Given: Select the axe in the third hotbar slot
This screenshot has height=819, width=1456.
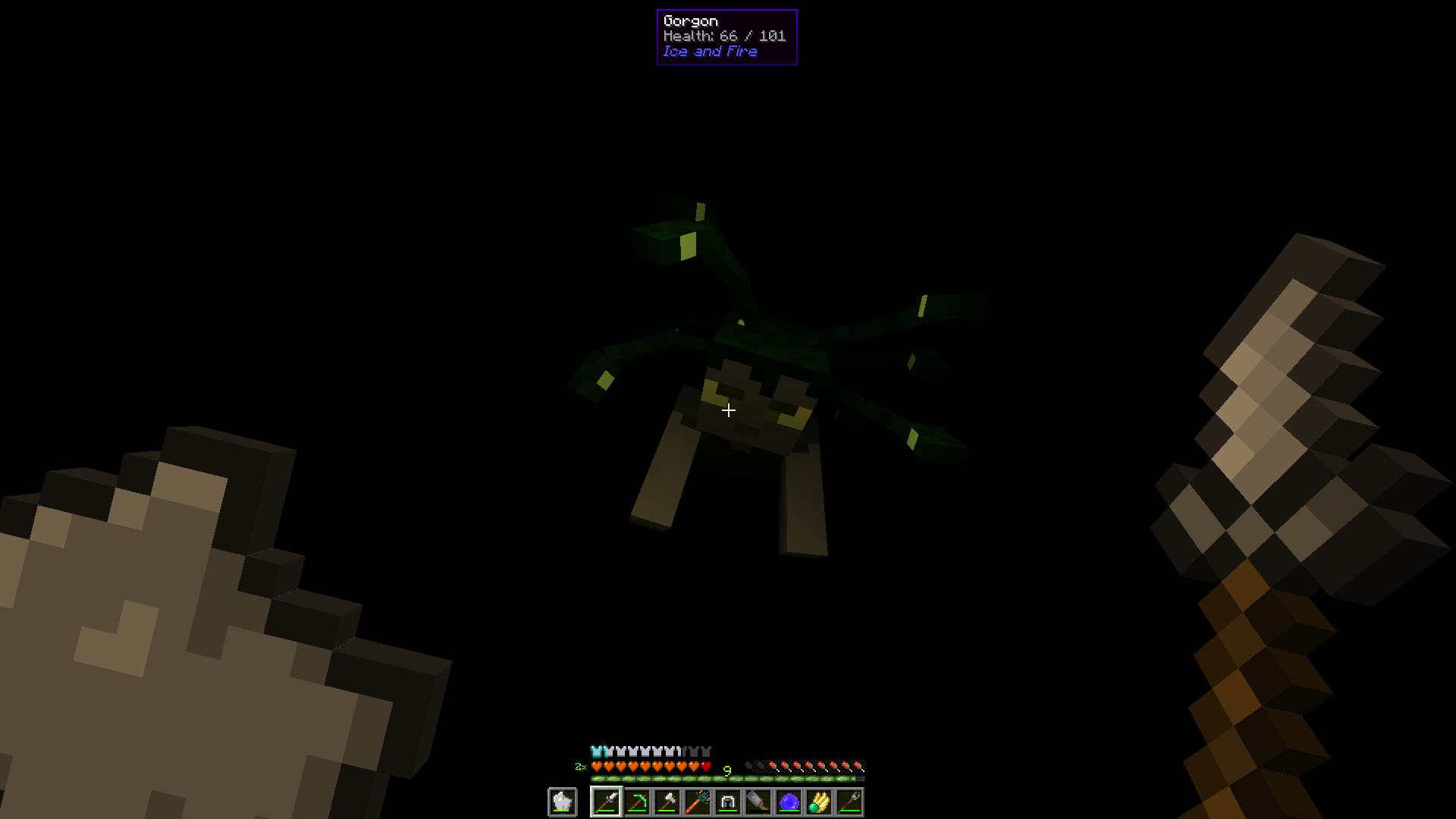Looking at the screenshot, I should 670,803.
